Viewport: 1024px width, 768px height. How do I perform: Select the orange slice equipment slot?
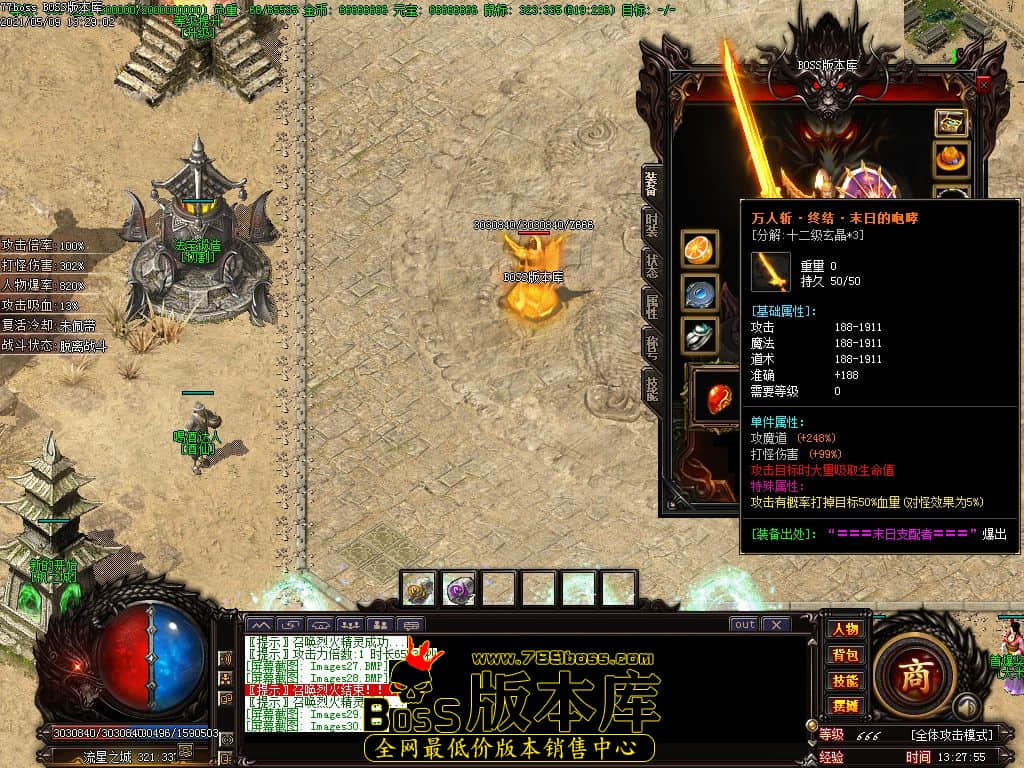click(x=700, y=249)
